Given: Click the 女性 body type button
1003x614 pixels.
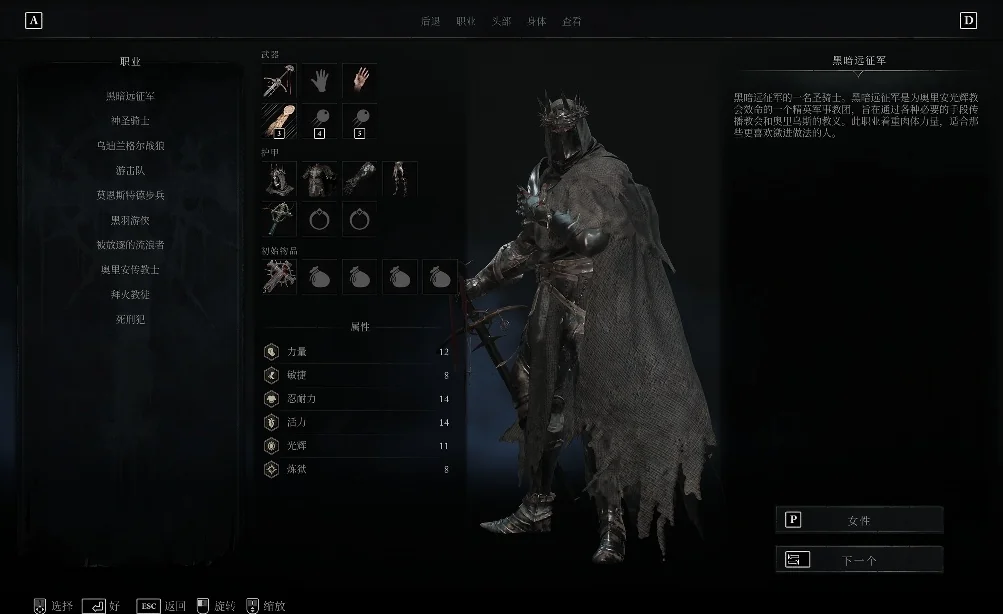Looking at the screenshot, I should [x=859, y=520].
